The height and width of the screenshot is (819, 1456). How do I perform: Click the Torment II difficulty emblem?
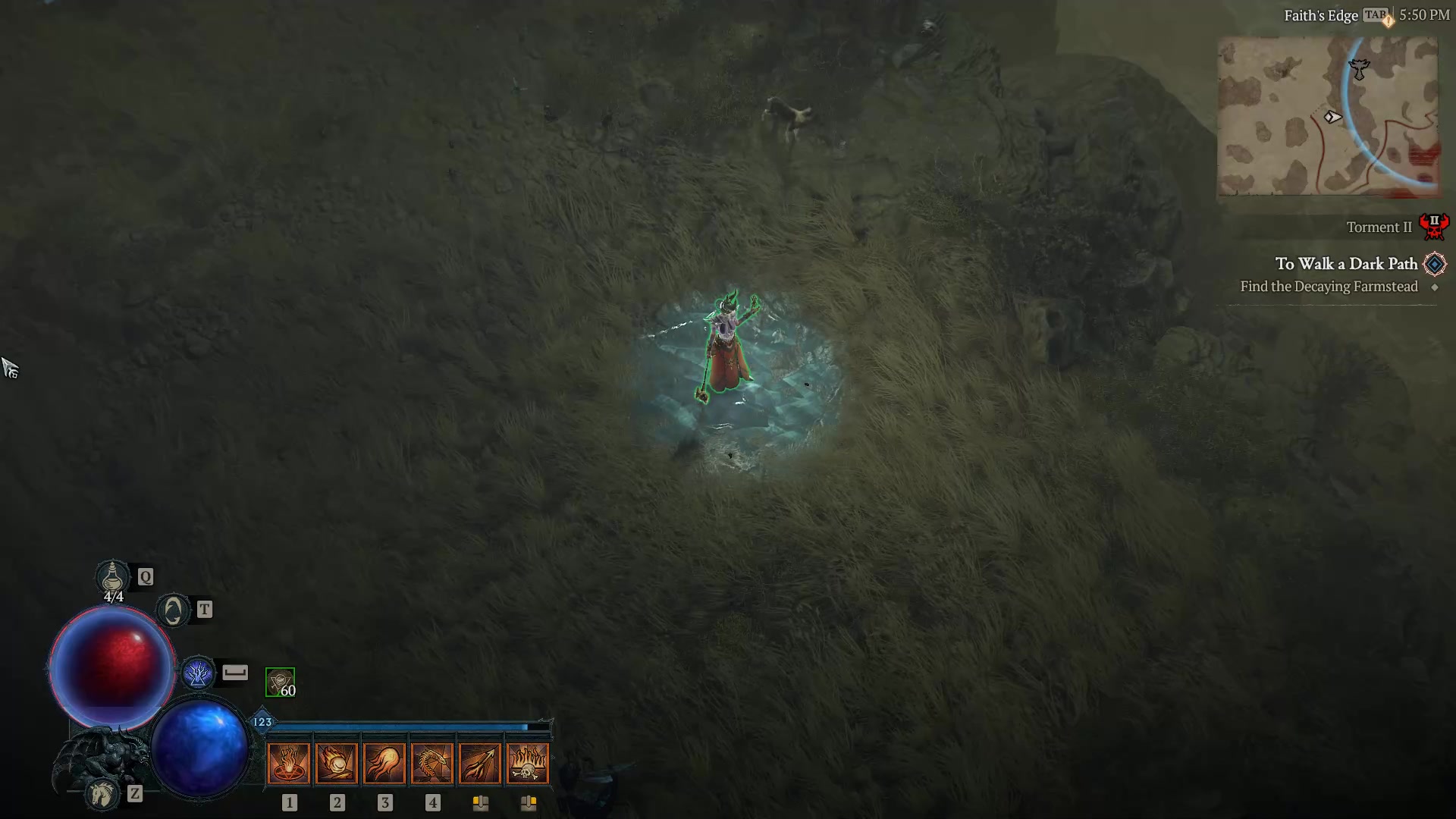point(1435,225)
